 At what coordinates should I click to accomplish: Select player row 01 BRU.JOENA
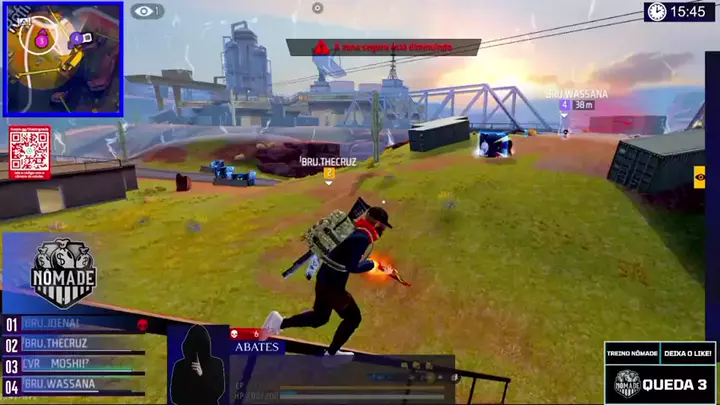pos(80,324)
